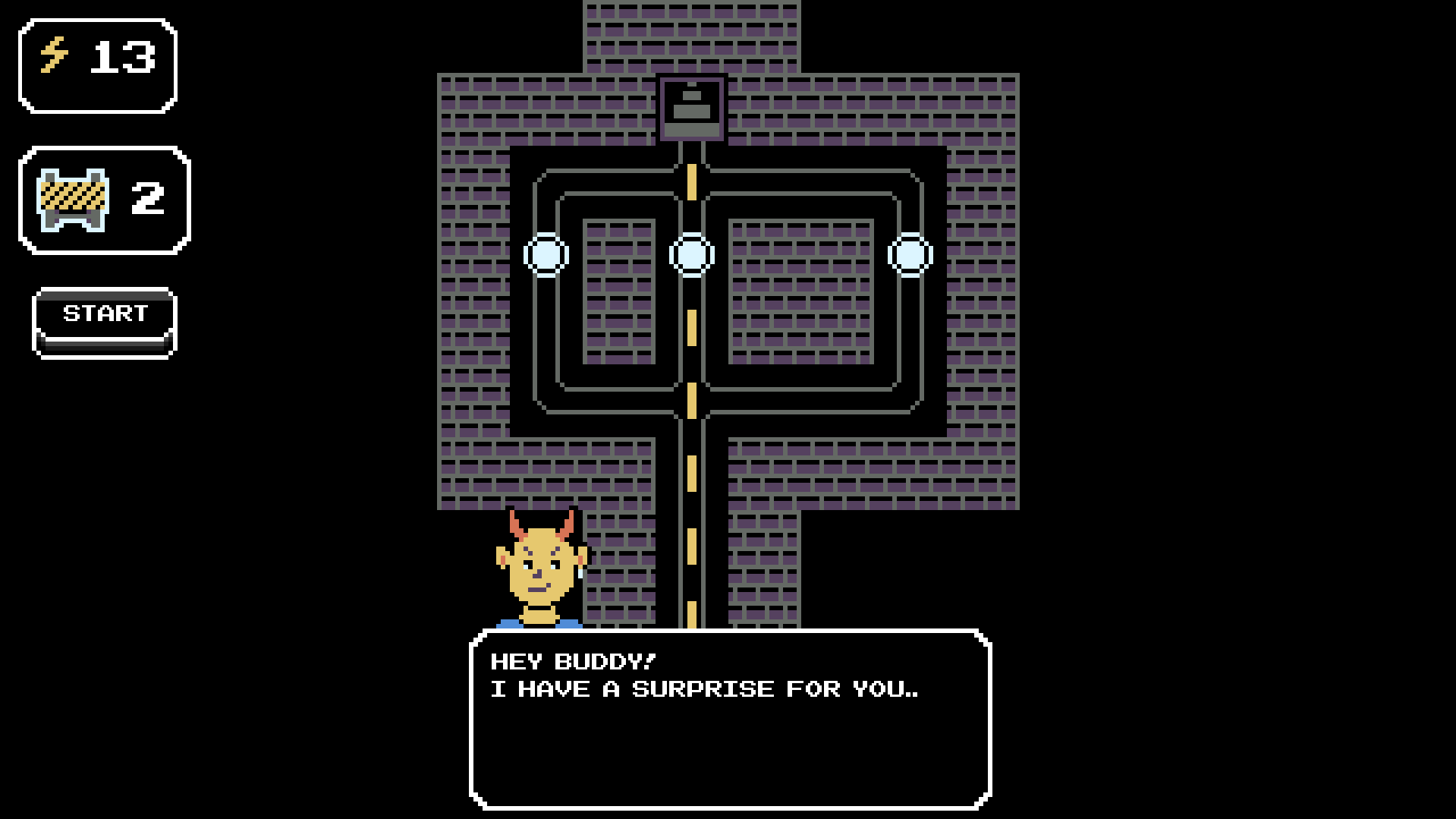Advance the "Hey buddy!" dialogue box
The image size is (1456, 819).
pyautogui.click(x=730, y=718)
